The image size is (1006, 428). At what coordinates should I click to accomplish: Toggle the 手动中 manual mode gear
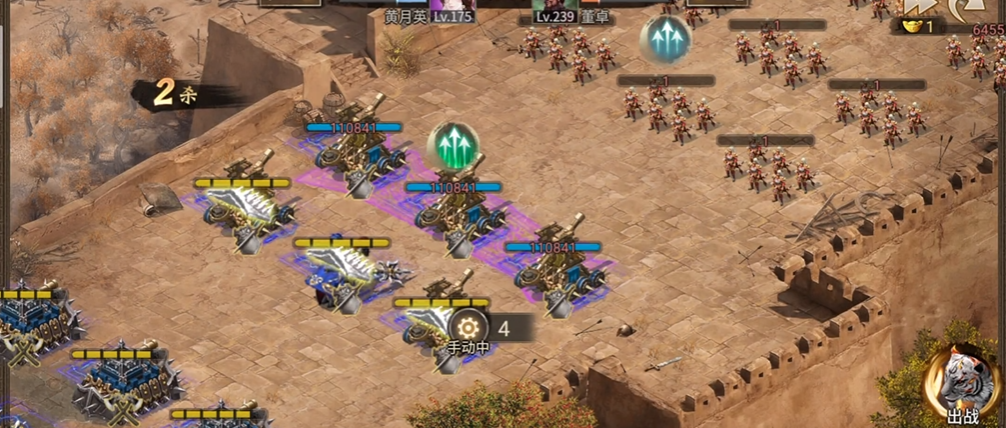pyautogui.click(x=467, y=327)
